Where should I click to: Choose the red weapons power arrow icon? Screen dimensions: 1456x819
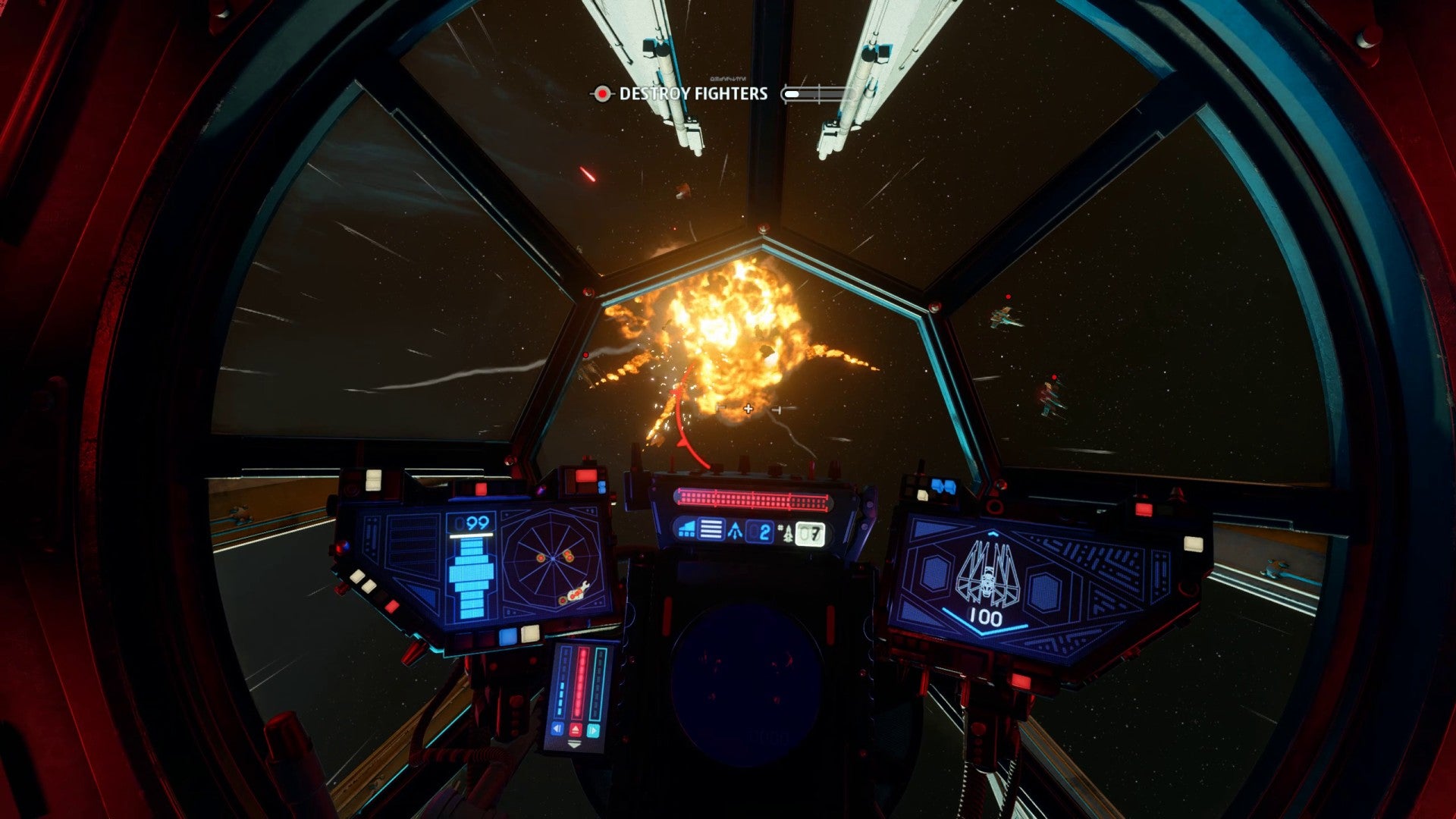[x=576, y=730]
